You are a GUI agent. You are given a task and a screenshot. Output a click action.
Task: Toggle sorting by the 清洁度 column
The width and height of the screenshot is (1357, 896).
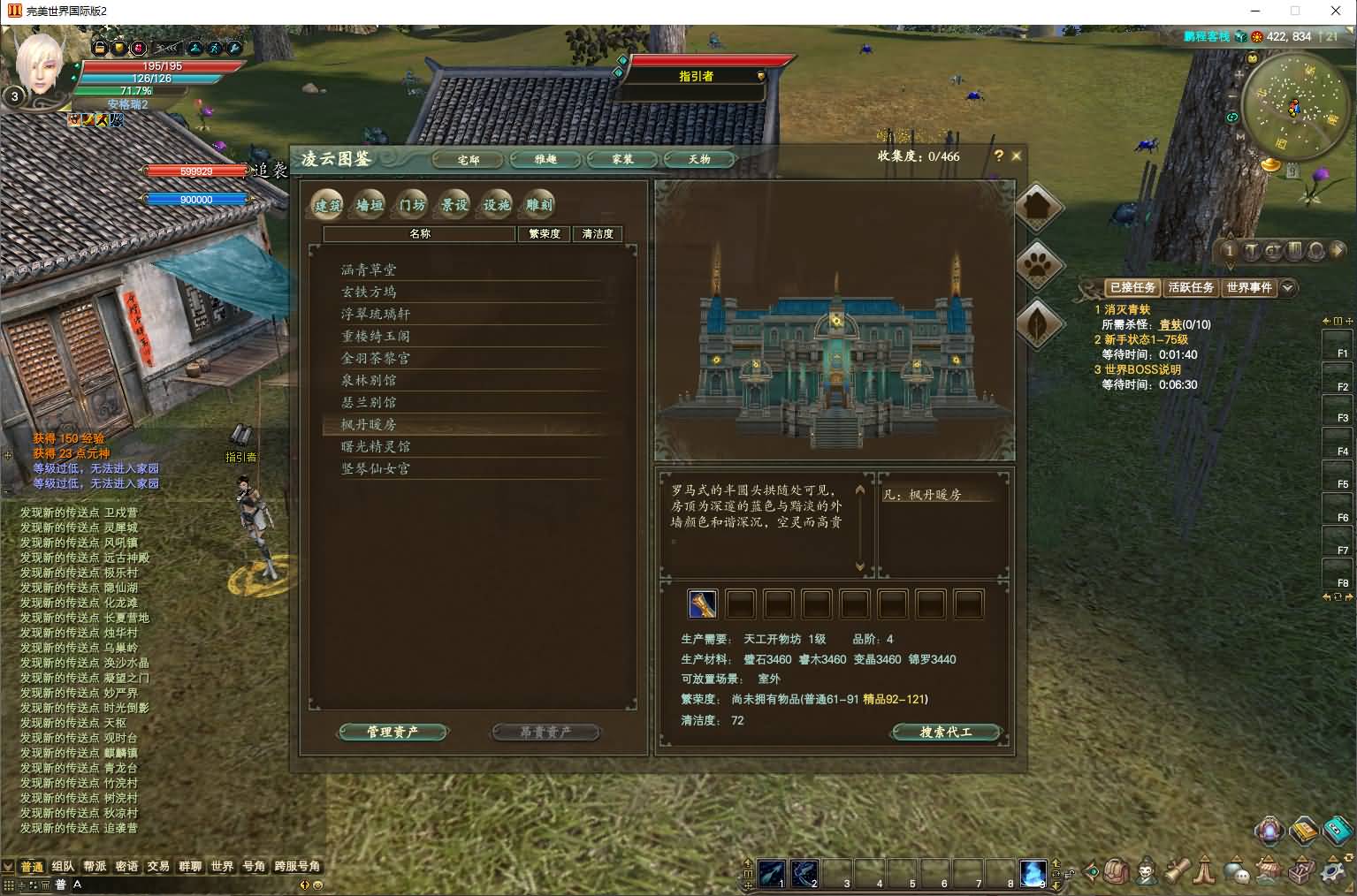pyautogui.click(x=597, y=234)
